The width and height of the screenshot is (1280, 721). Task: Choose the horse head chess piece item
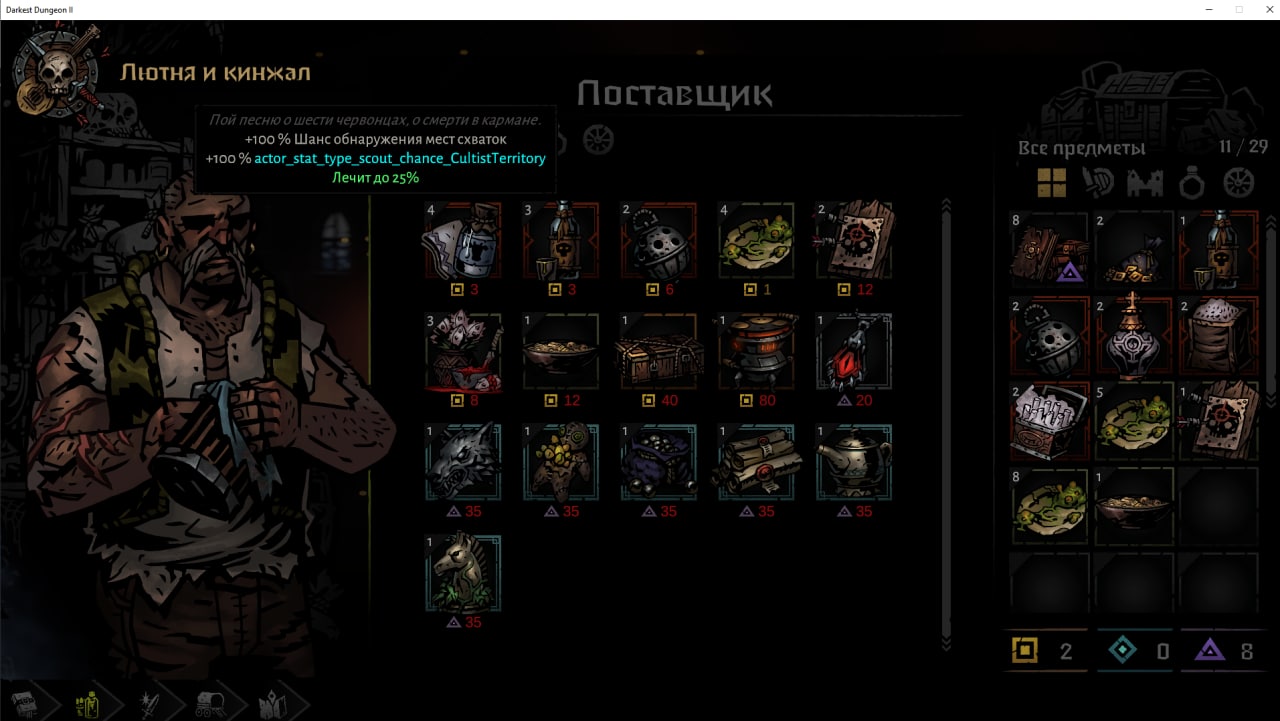tap(462, 573)
